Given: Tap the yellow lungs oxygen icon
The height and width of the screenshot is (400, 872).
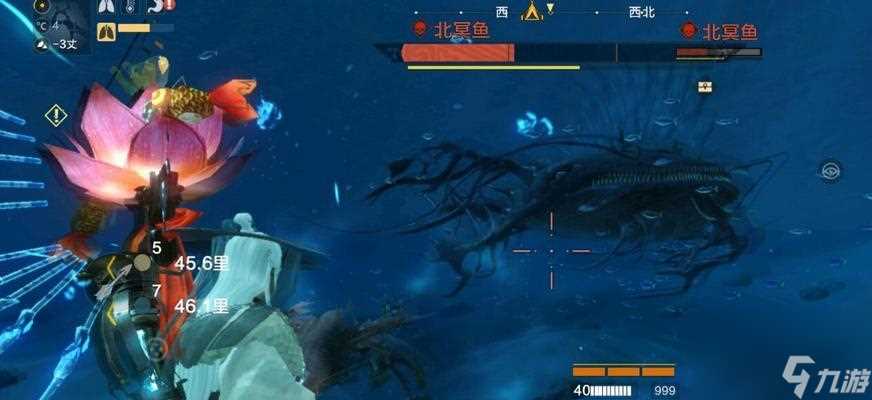Looking at the screenshot, I should click(x=107, y=32).
